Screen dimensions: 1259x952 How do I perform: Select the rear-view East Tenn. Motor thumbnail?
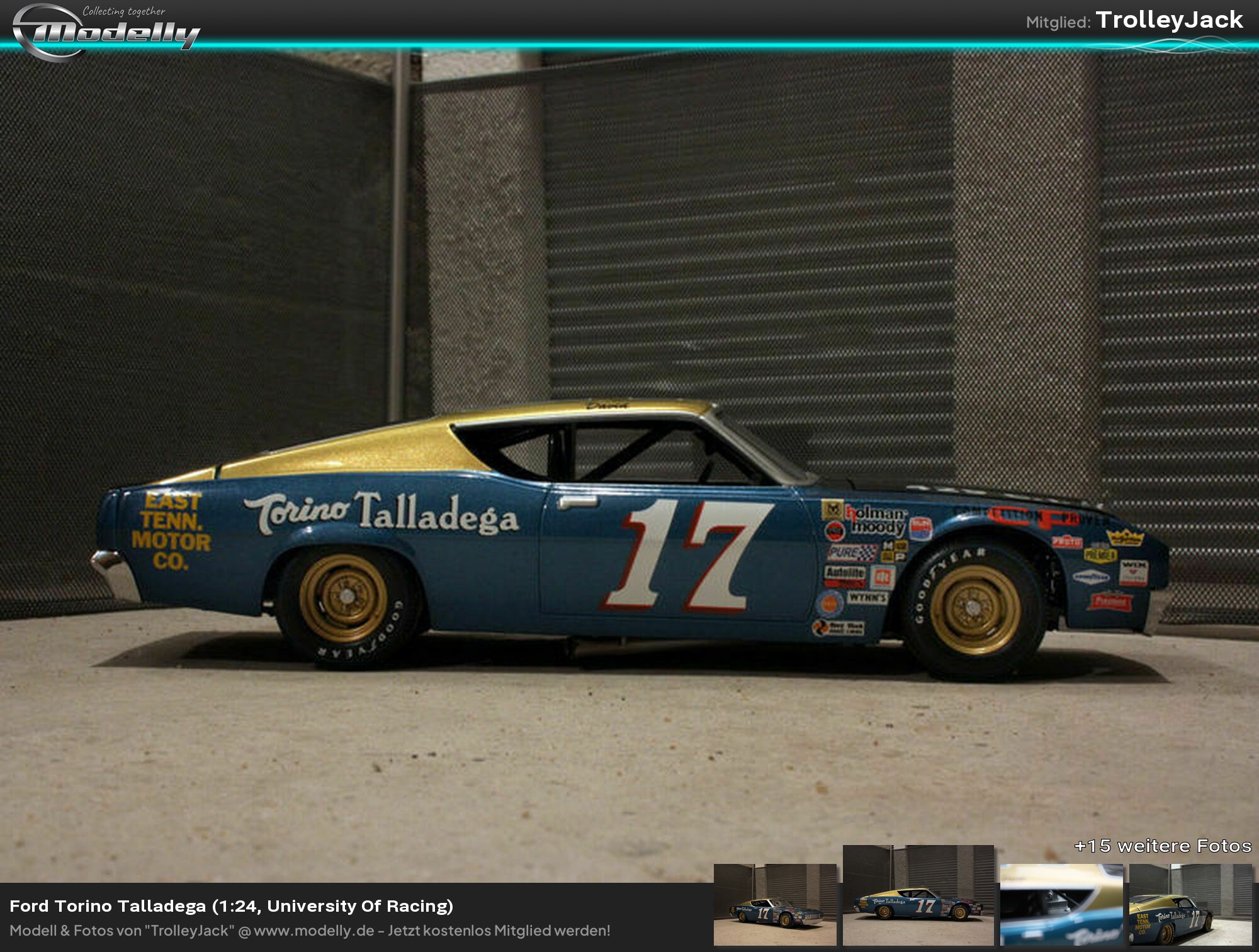(x=1190, y=905)
